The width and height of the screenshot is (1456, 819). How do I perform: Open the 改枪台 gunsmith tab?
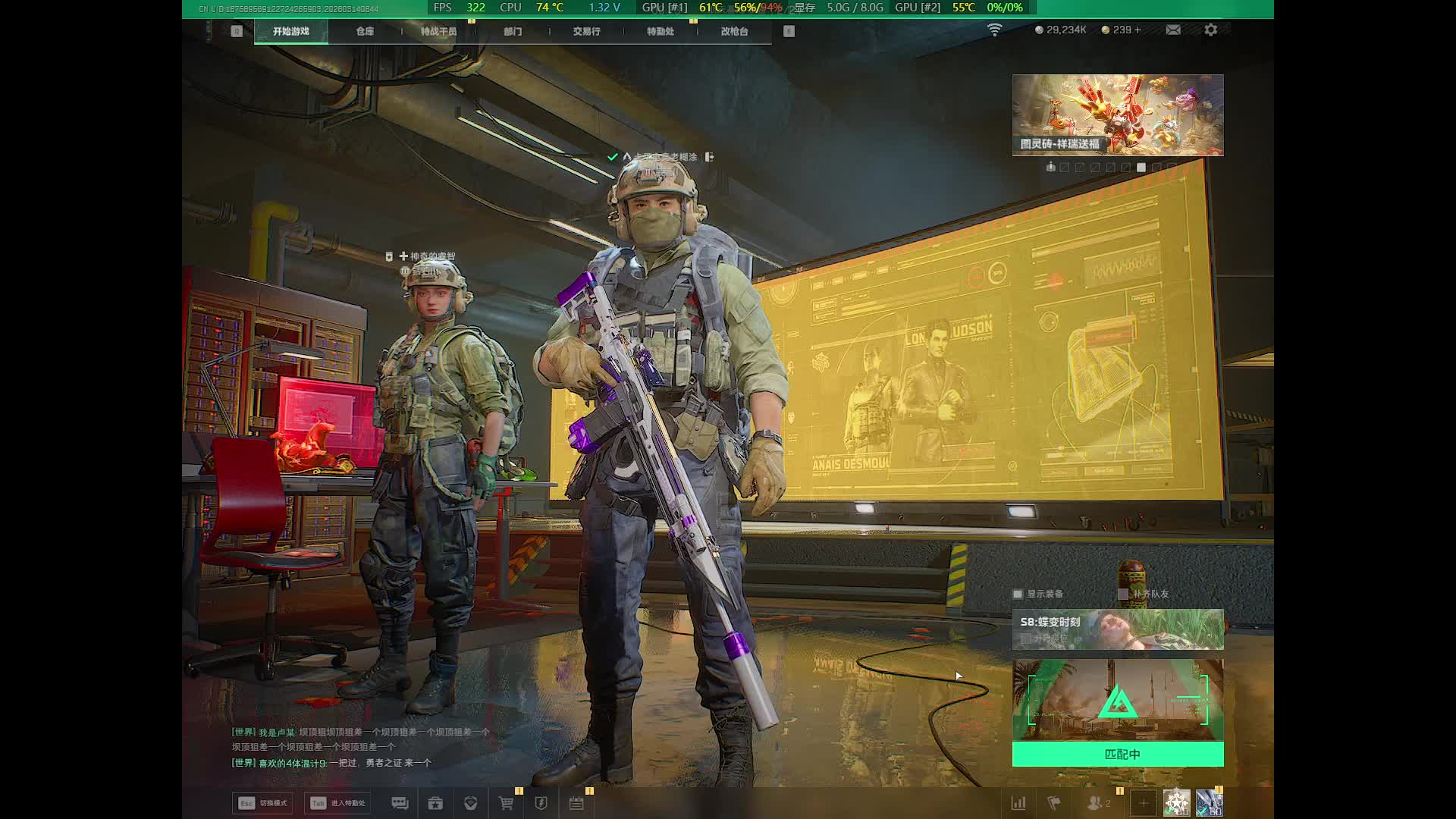click(734, 31)
